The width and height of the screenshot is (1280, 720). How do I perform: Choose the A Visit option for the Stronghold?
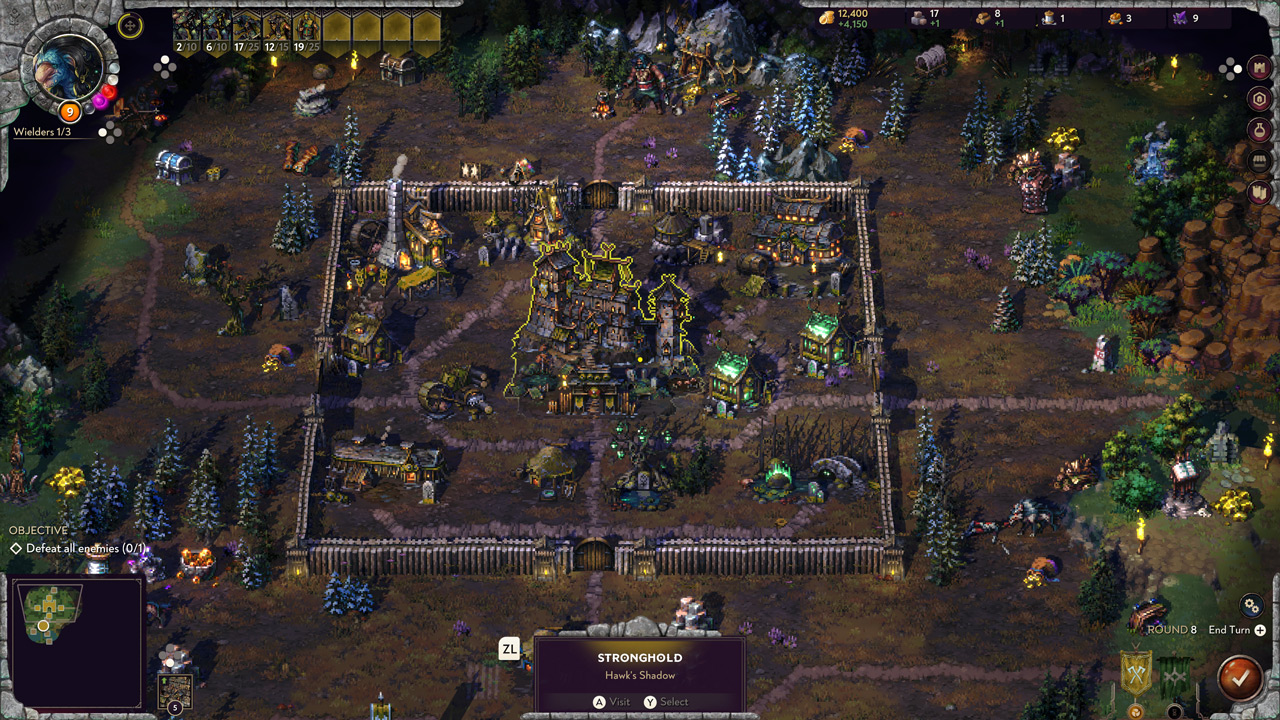coord(608,702)
